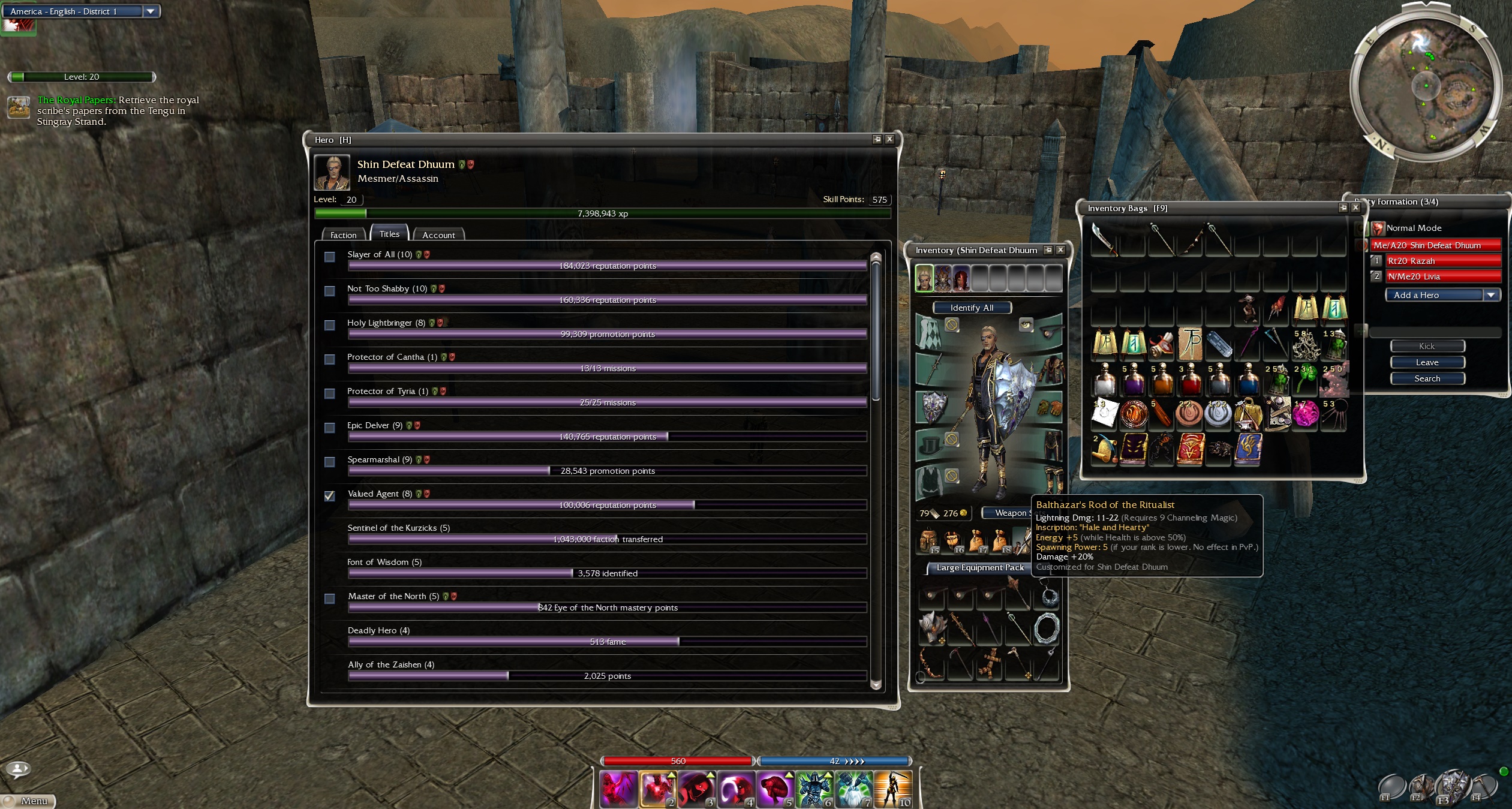Switch to the Faction tab
This screenshot has height=809, width=1512.
click(343, 234)
